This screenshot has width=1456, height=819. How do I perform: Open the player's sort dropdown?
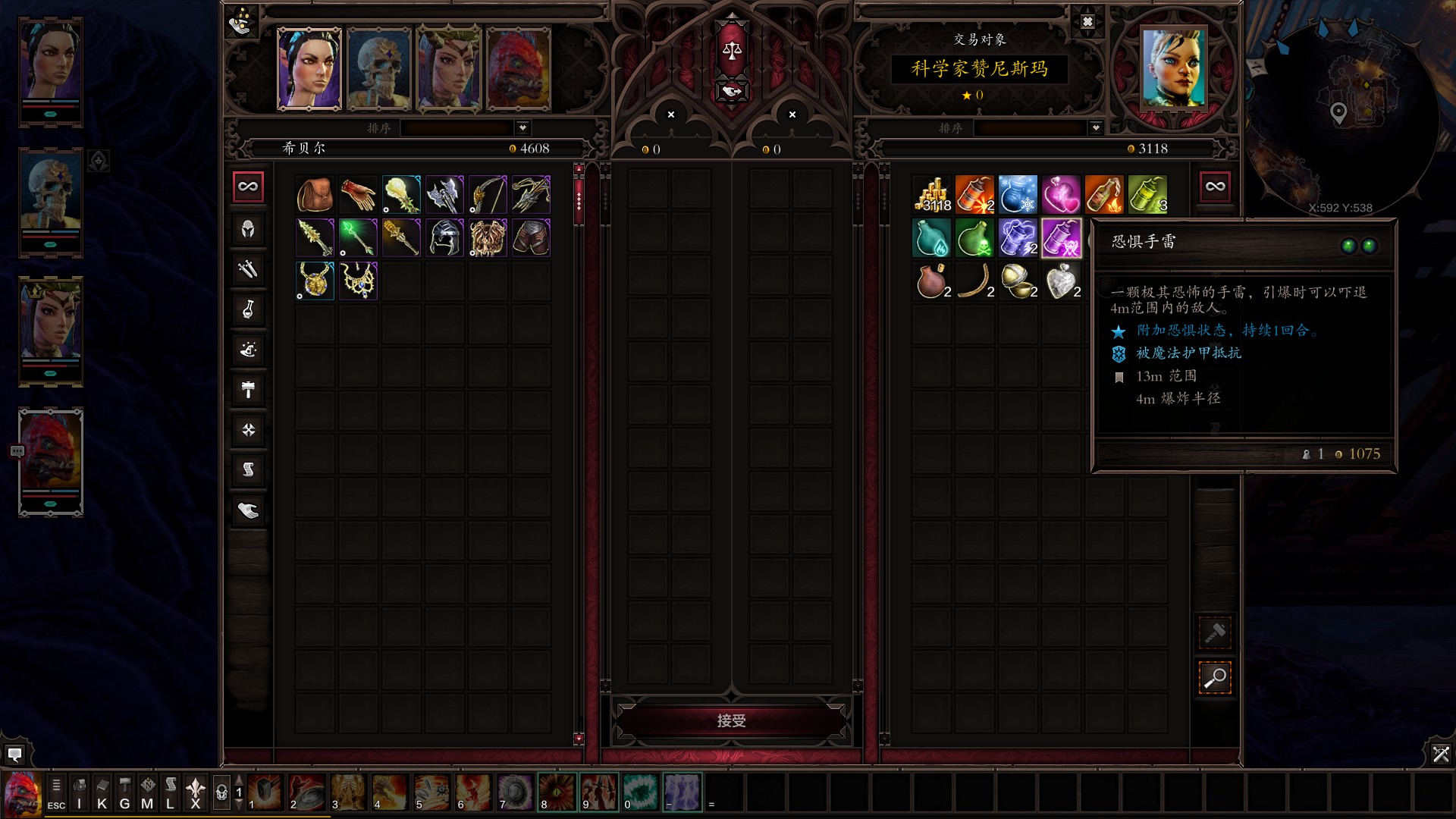point(522,127)
